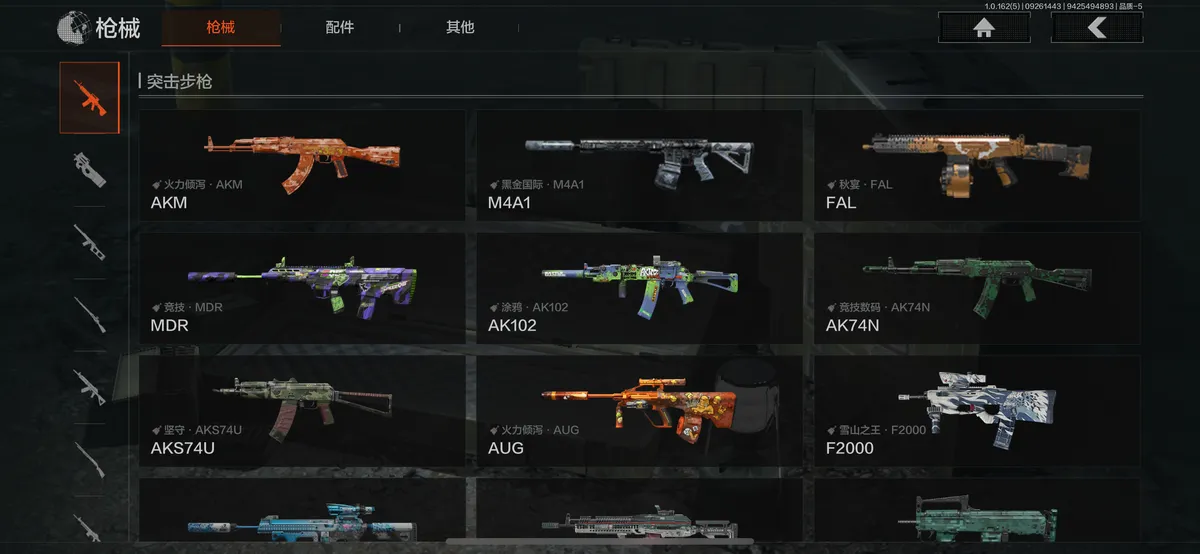
Task: Click the back arrow button
Action: pyautogui.click(x=1096, y=28)
